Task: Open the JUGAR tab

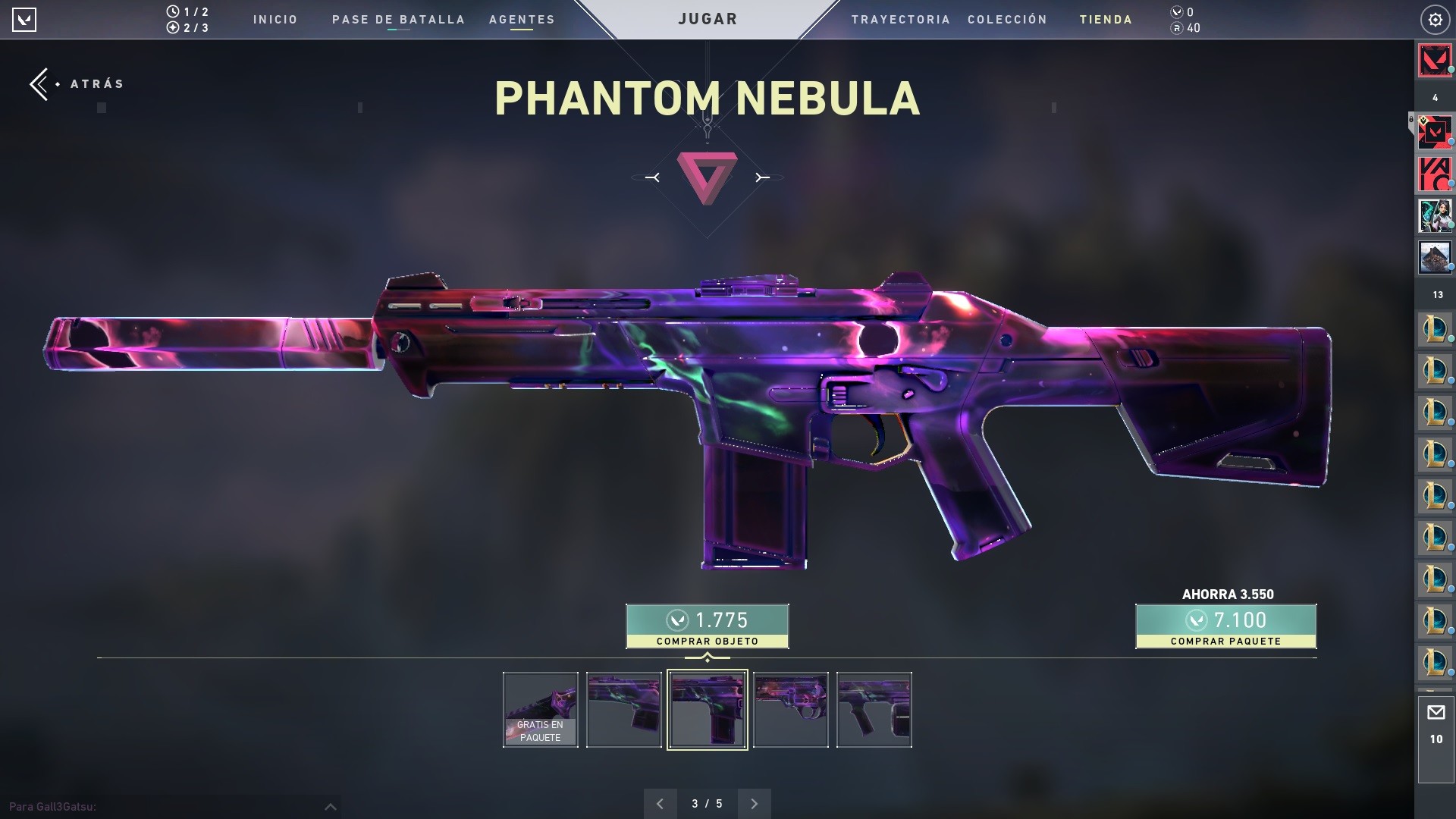Action: (x=707, y=18)
